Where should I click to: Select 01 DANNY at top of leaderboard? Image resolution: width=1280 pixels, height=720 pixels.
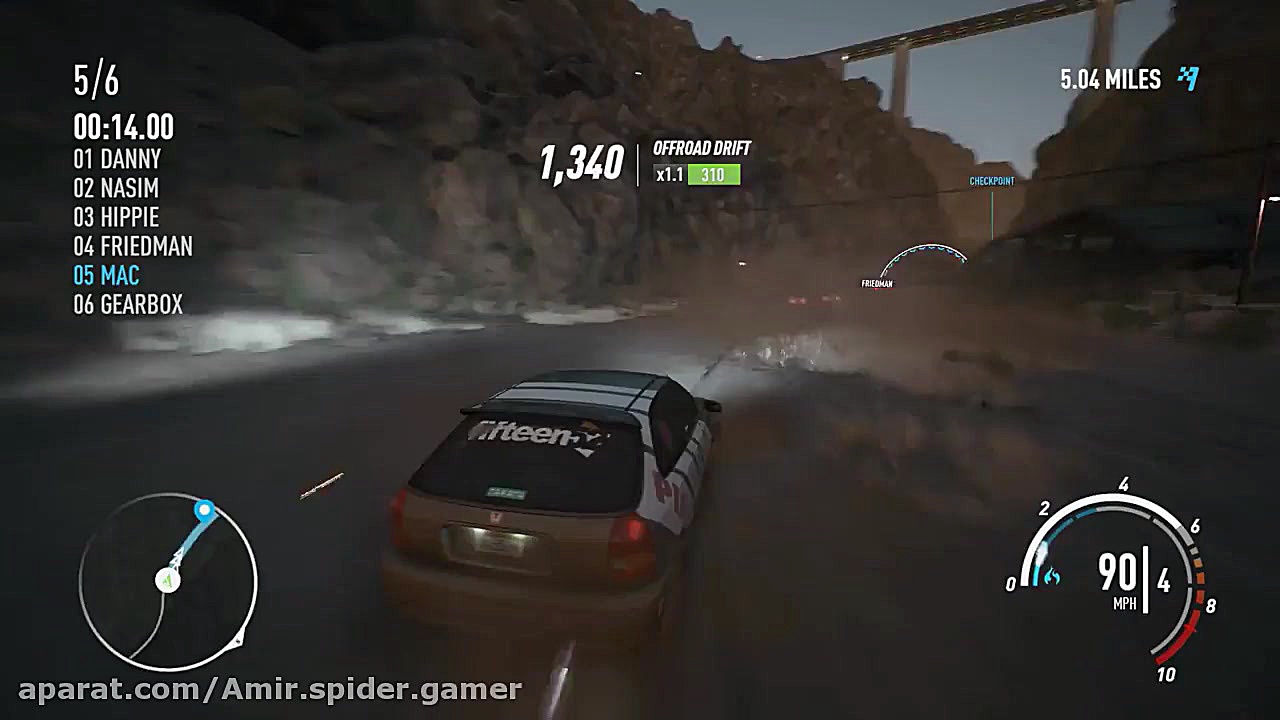click(120, 159)
